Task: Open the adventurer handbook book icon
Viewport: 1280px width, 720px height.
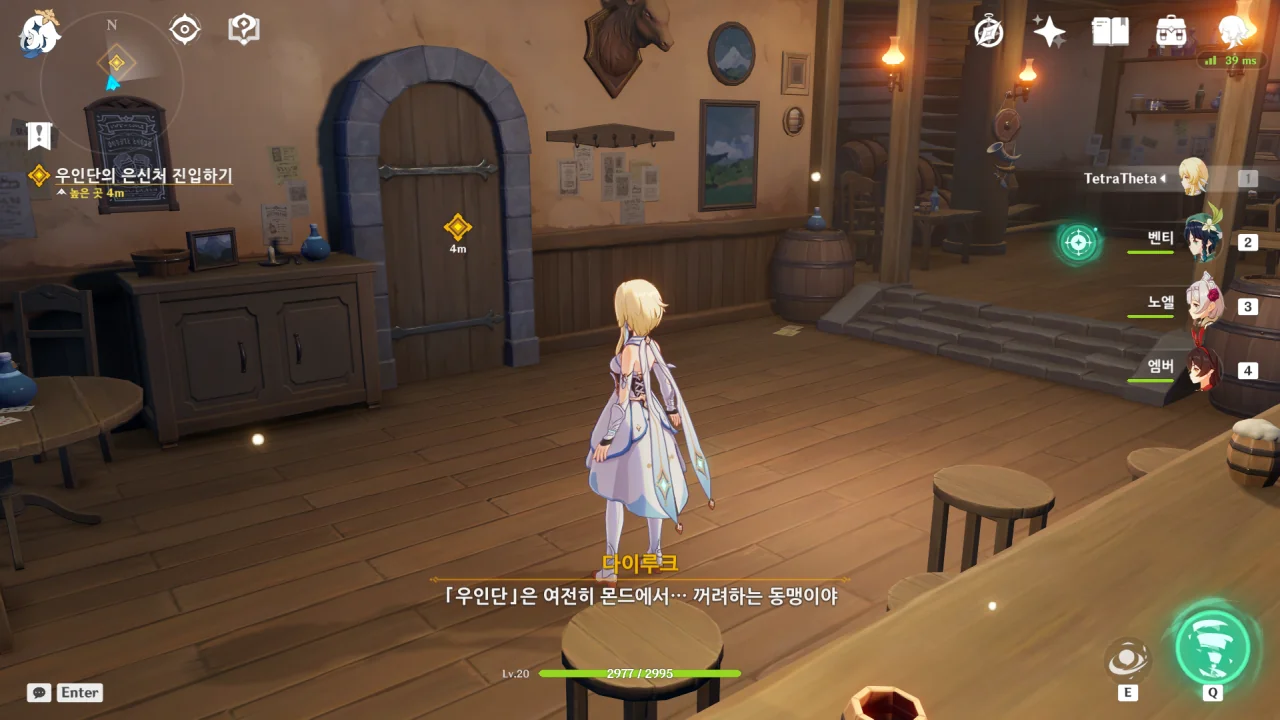Action: point(1110,32)
